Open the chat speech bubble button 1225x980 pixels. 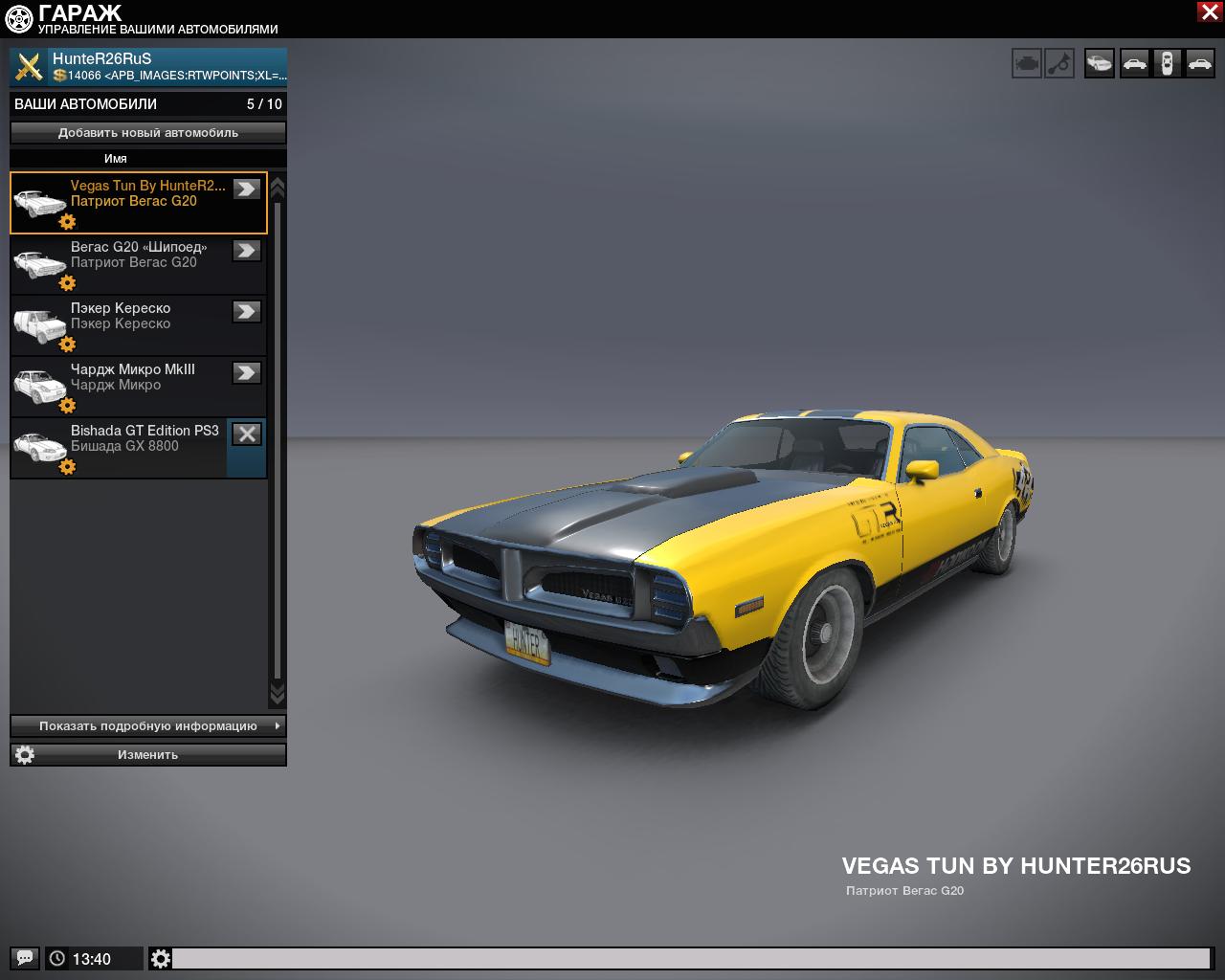pos(25,958)
